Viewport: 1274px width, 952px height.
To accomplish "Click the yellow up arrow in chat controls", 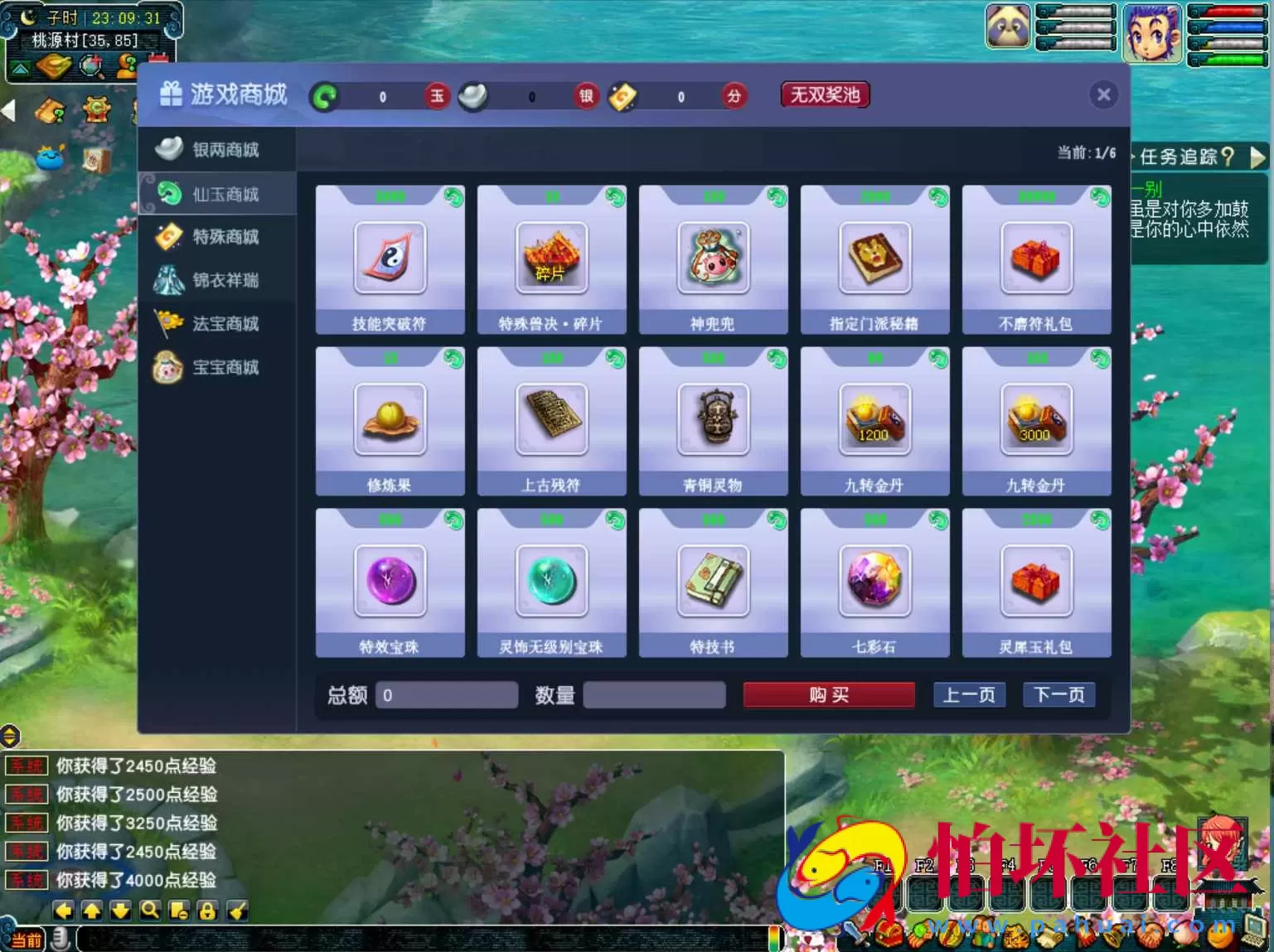I will pyautogui.click(x=92, y=910).
